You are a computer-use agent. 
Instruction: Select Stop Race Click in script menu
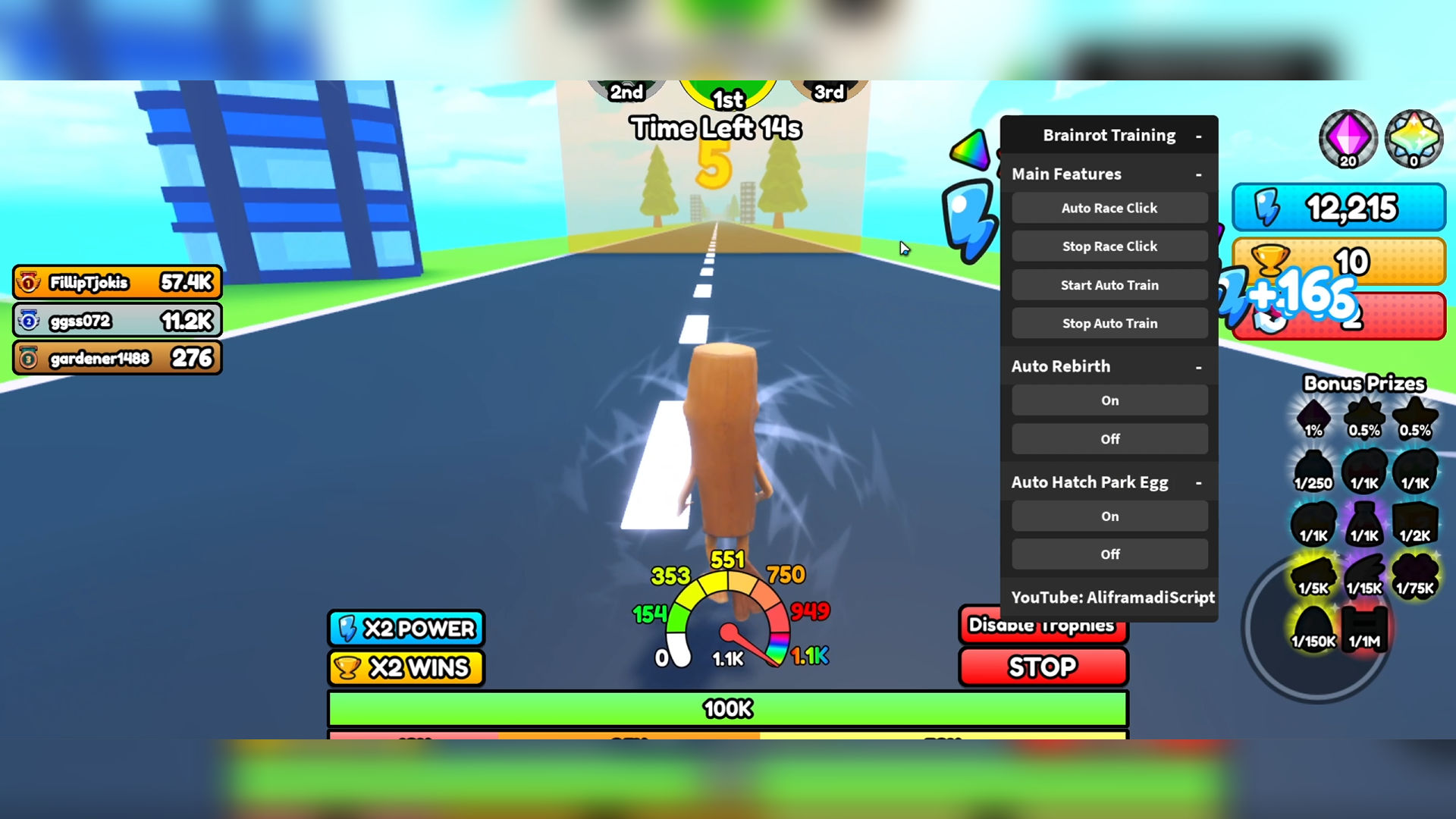pyautogui.click(x=1109, y=246)
